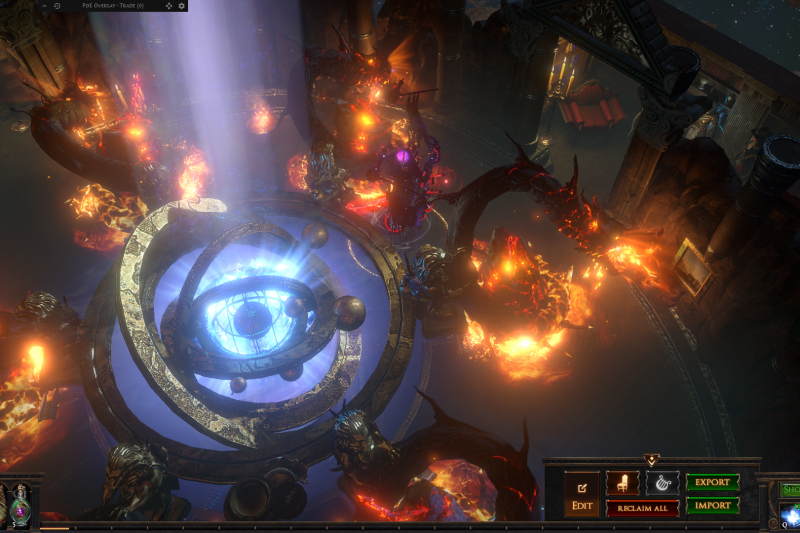Open hideout Edit mode
The image size is (800, 533).
[x=581, y=494]
